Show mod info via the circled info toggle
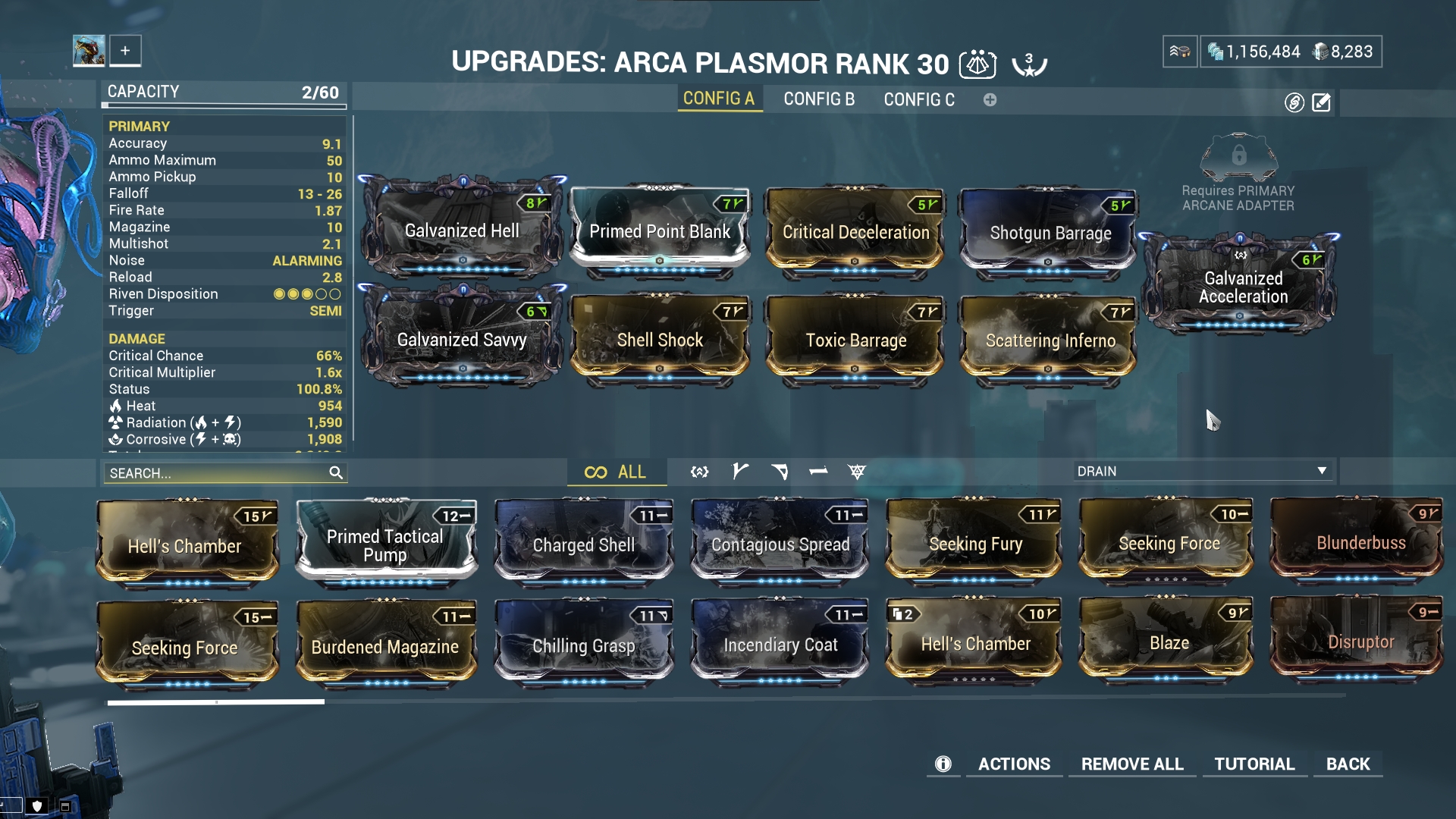 (943, 764)
